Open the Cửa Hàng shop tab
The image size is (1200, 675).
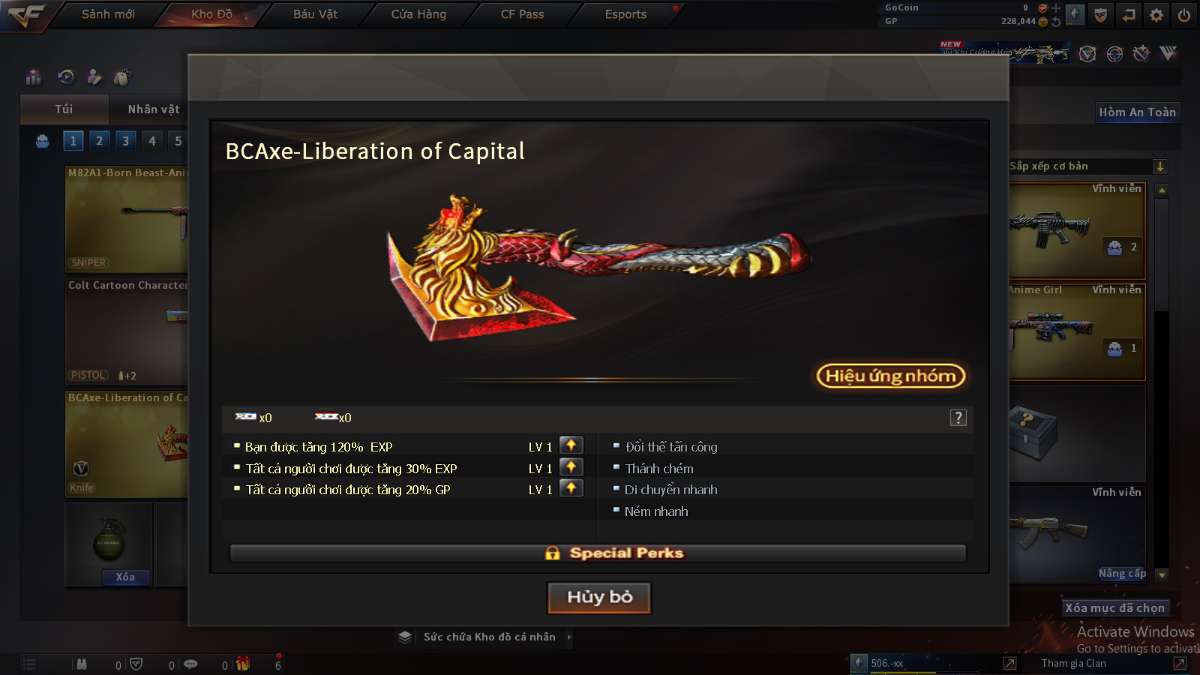(418, 14)
